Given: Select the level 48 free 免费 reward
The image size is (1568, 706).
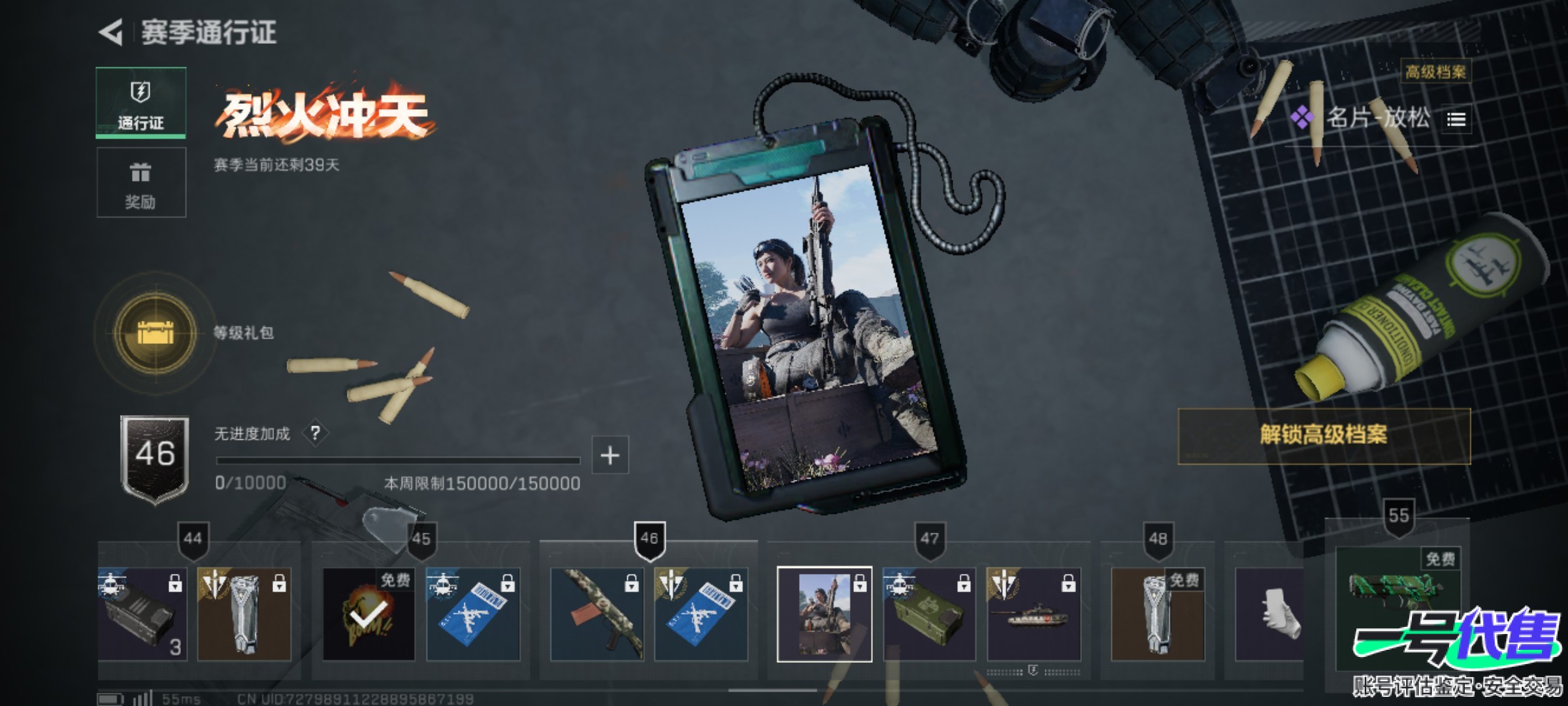Looking at the screenshot, I should point(1158,614).
